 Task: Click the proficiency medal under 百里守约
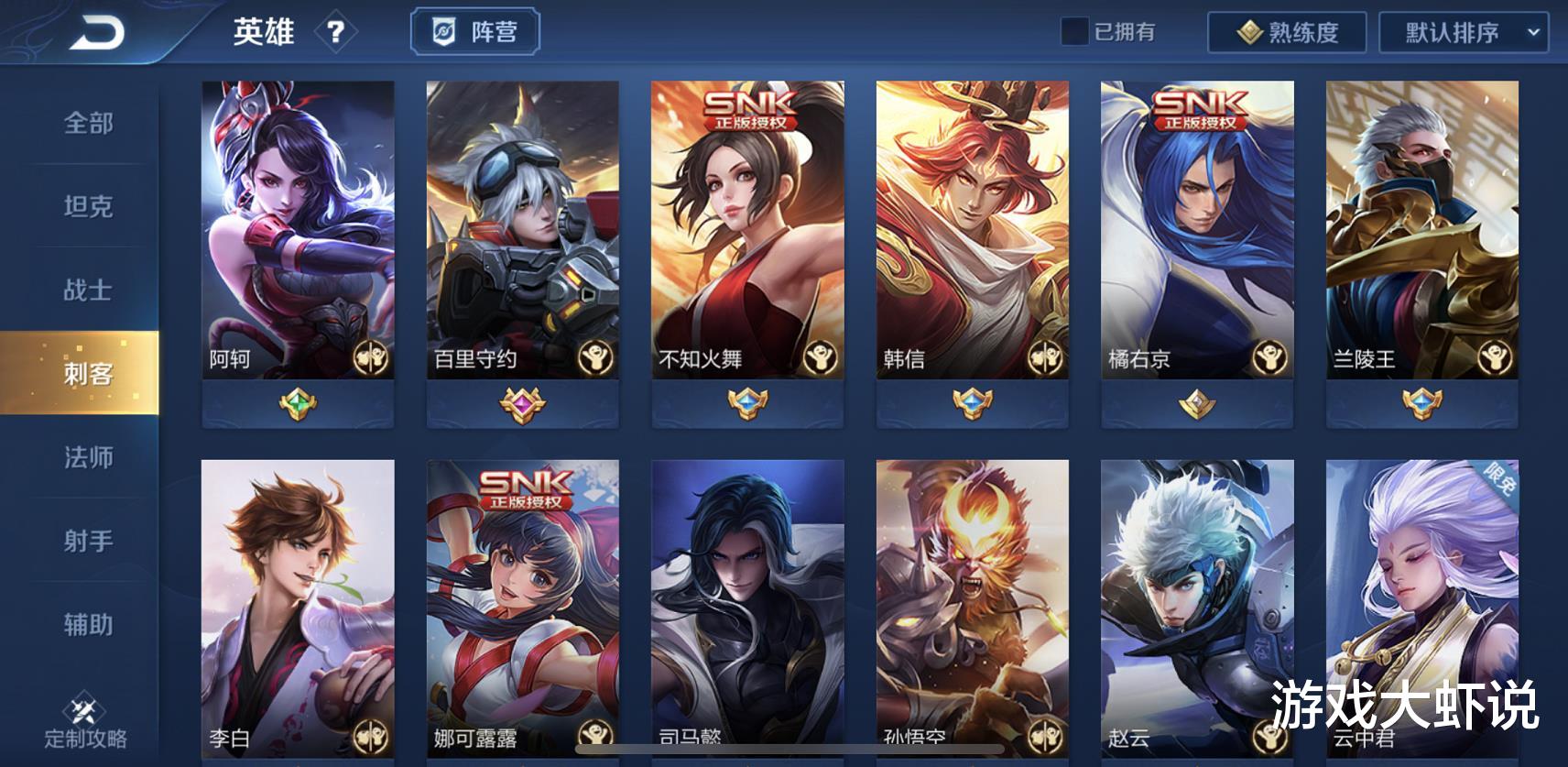pyautogui.click(x=519, y=400)
